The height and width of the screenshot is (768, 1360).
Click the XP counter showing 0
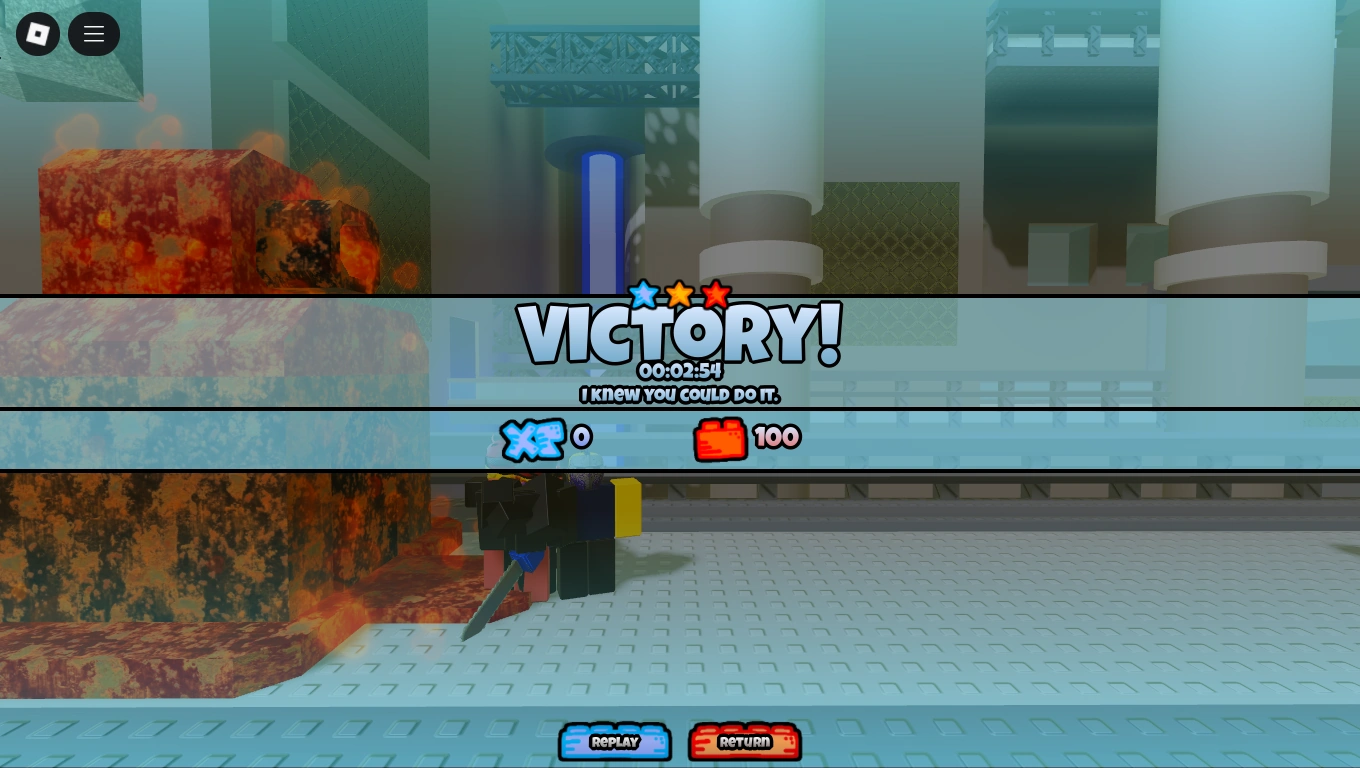pyautogui.click(x=582, y=436)
